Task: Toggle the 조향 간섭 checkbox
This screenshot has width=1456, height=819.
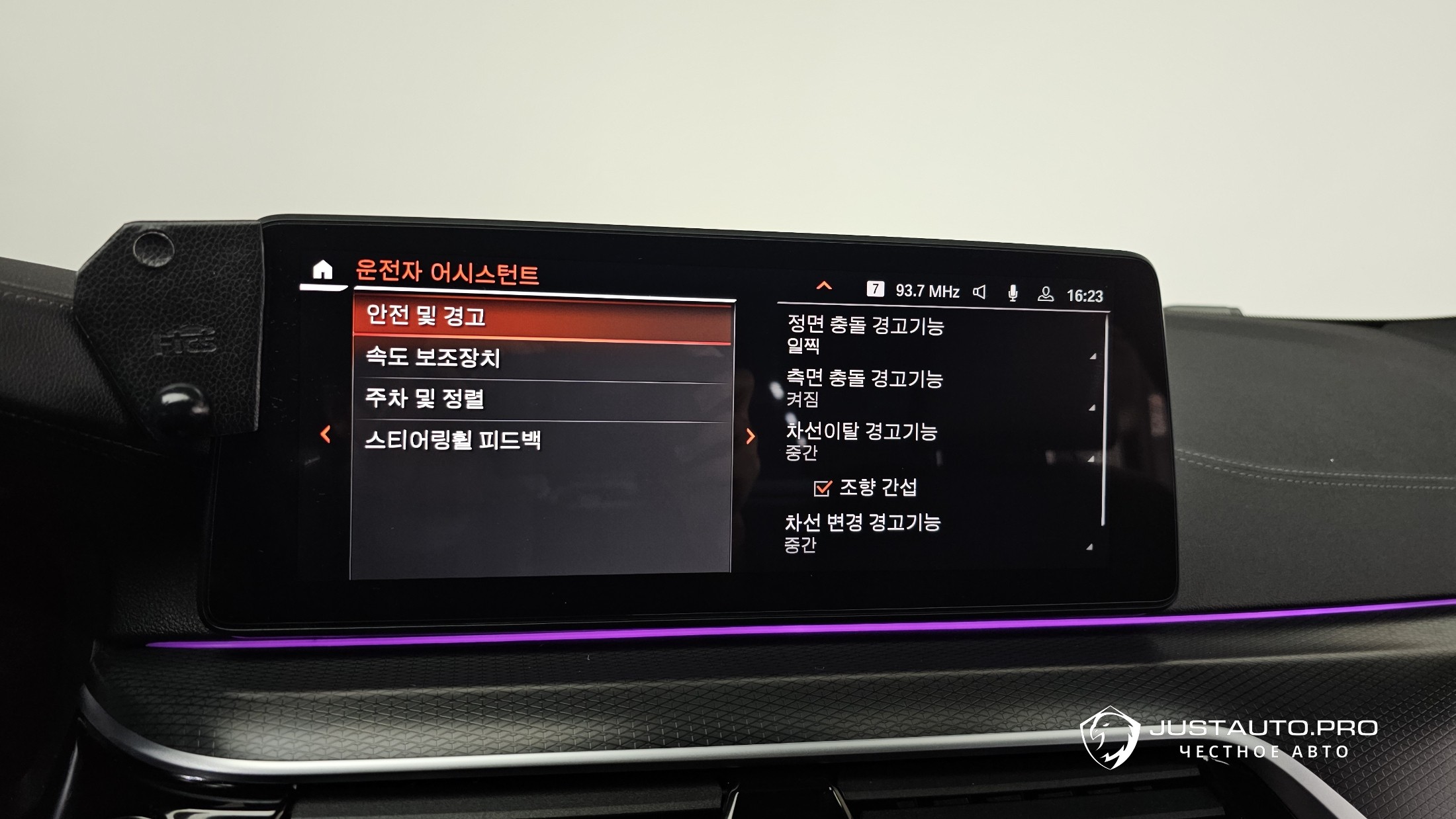Action: (x=822, y=488)
